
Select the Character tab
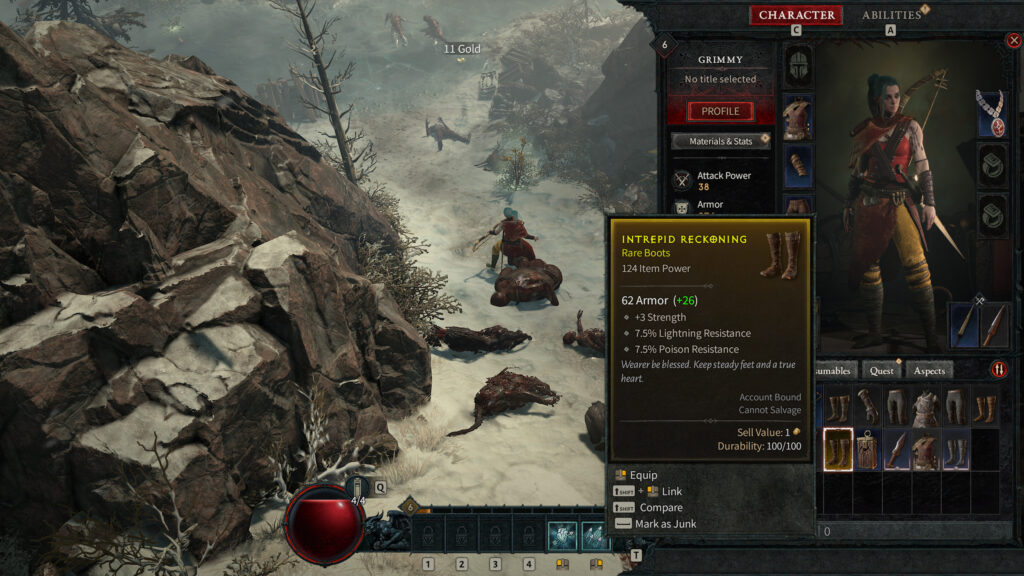point(796,15)
